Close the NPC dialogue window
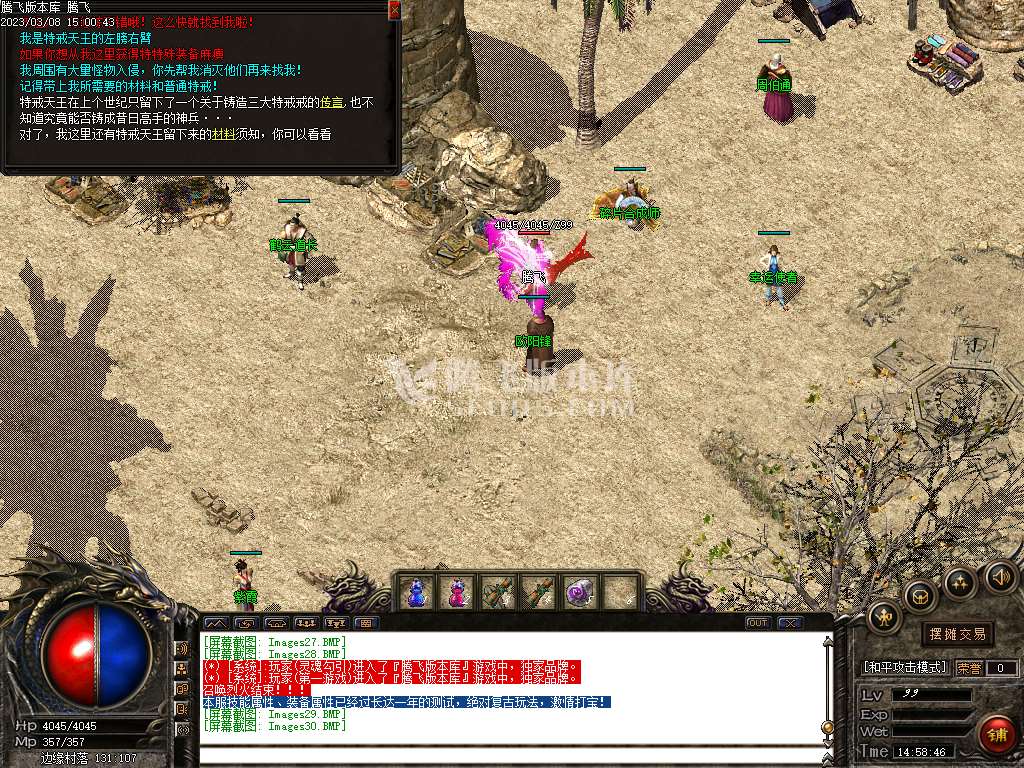Screen dimensions: 1024x768 tap(394, 10)
